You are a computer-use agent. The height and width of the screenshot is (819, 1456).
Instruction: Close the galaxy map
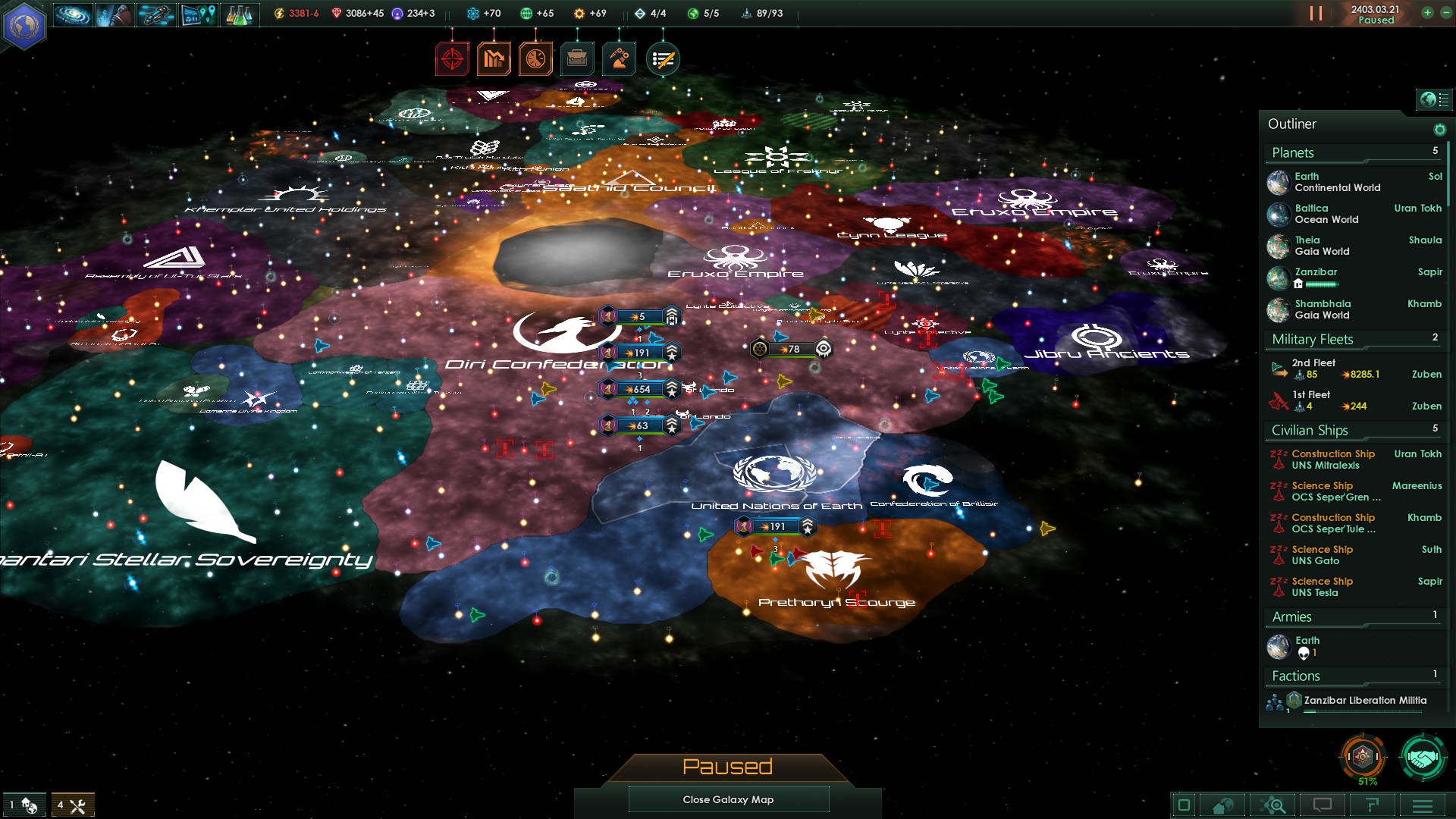(x=728, y=799)
